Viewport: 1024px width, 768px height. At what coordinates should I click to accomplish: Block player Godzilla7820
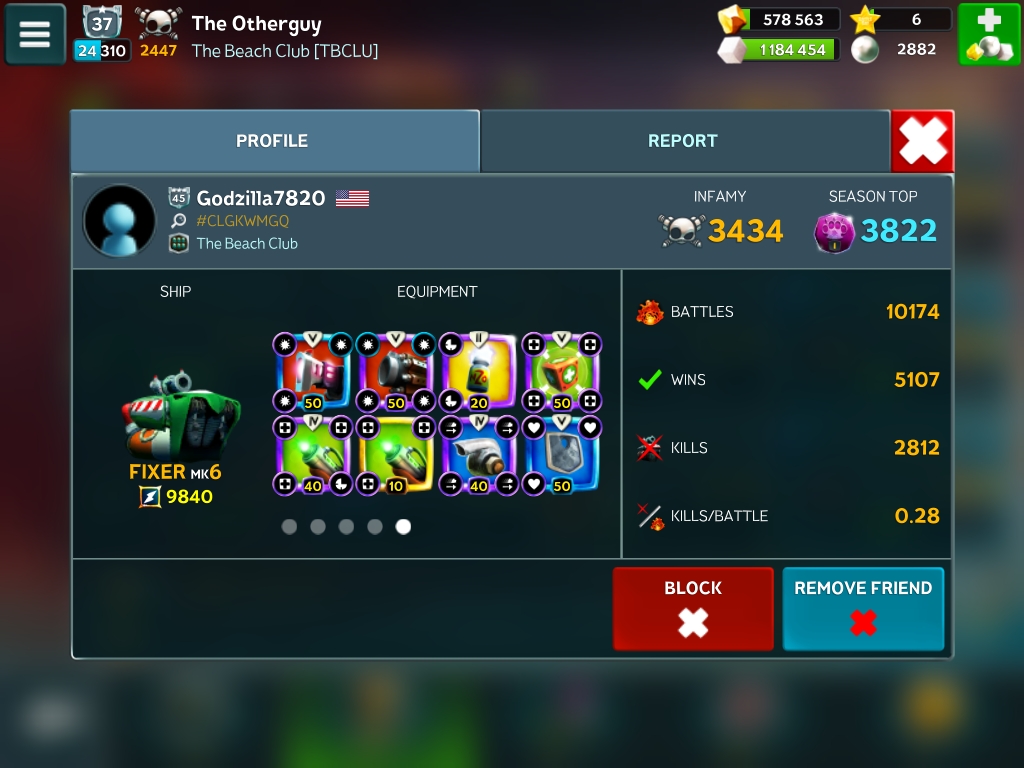click(x=693, y=608)
